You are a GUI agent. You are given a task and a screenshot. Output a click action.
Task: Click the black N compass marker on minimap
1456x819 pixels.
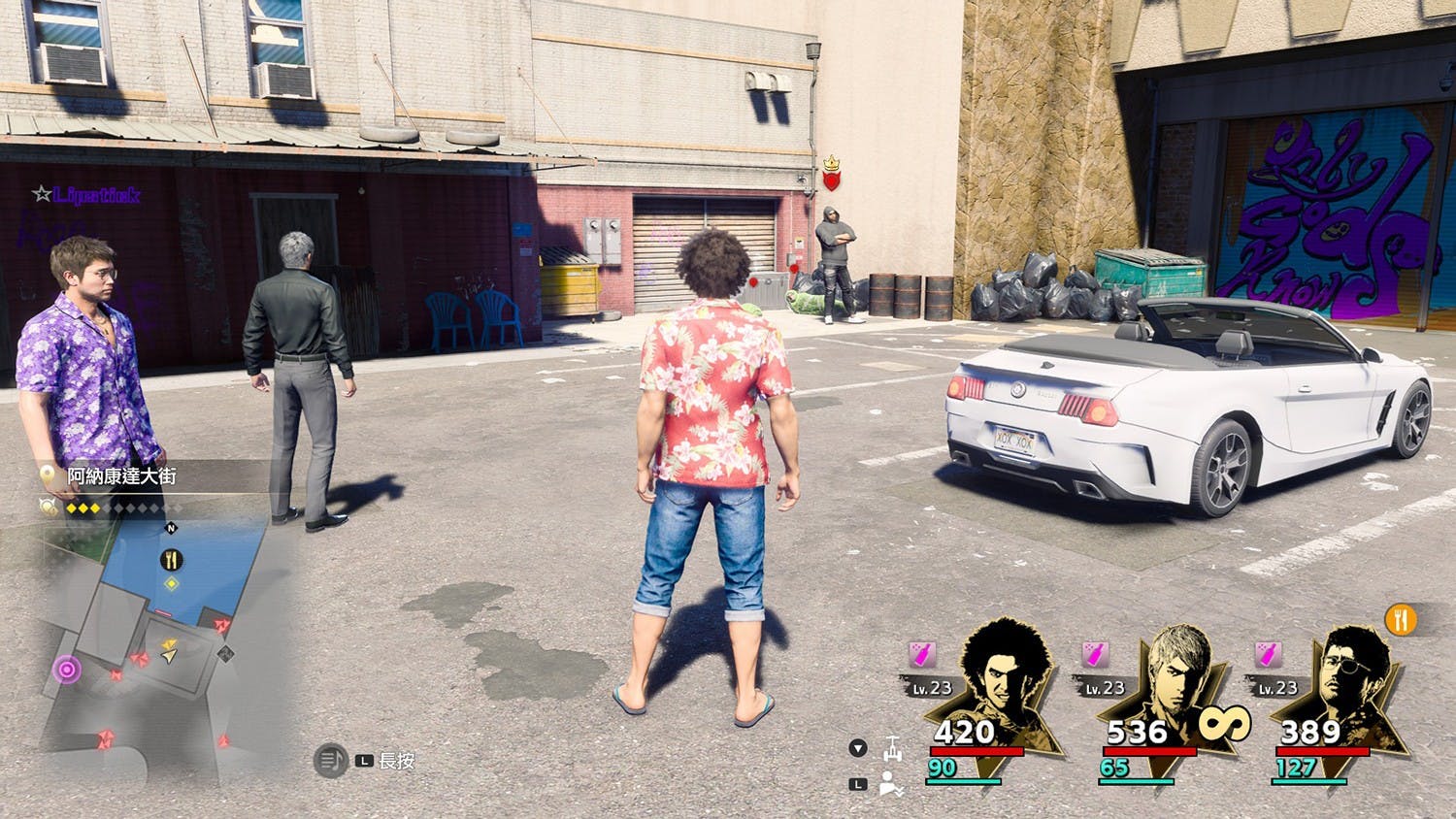tap(172, 529)
